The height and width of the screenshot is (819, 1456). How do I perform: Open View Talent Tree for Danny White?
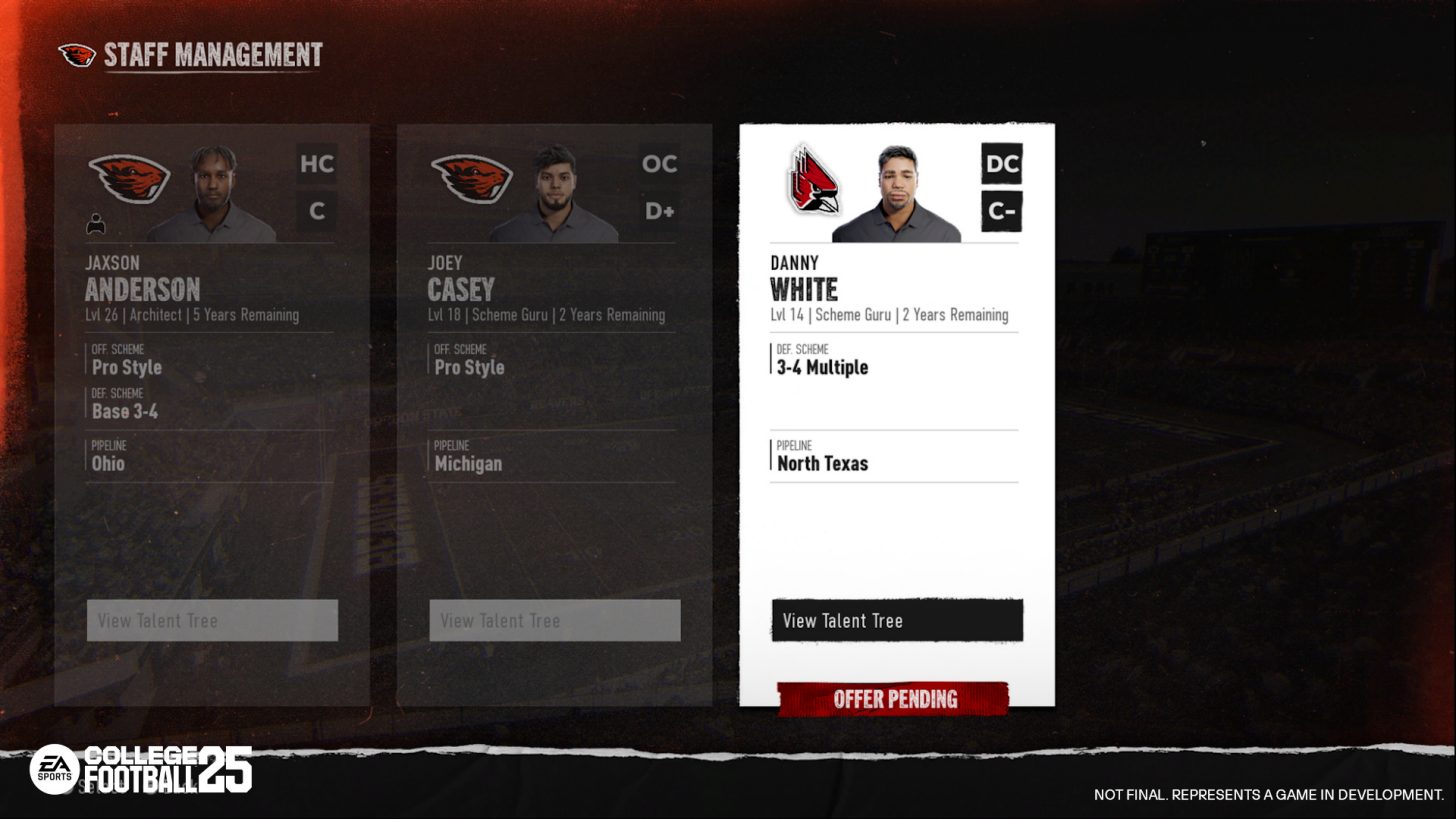pos(895,620)
